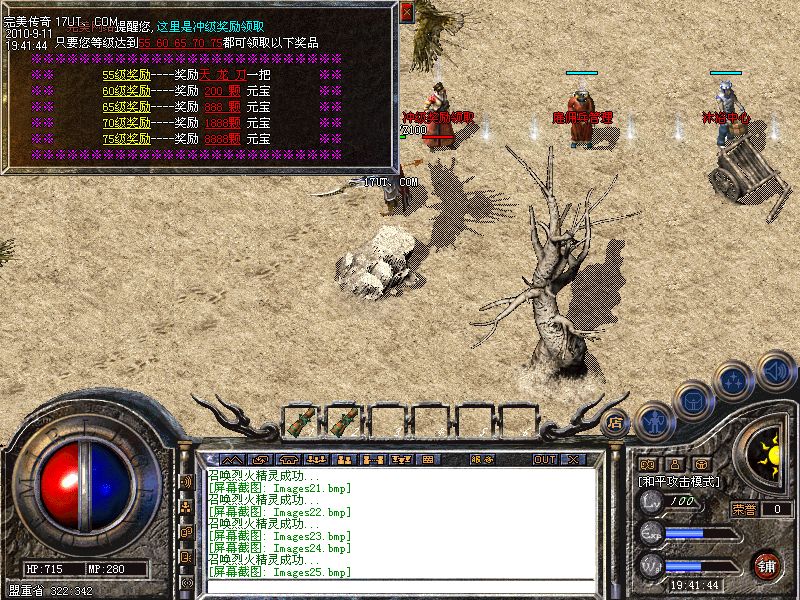Claim the 65级奖励 reward link

(x=126, y=107)
